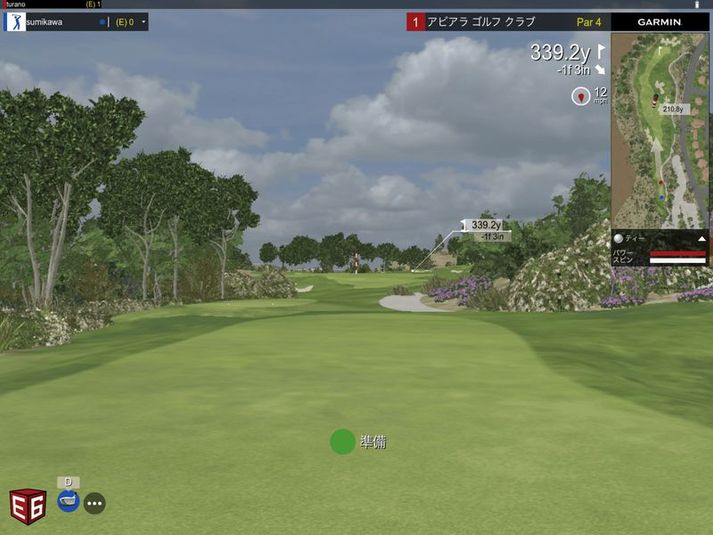Click the GARMIN logo header
713x535 pixels.
coord(659,21)
